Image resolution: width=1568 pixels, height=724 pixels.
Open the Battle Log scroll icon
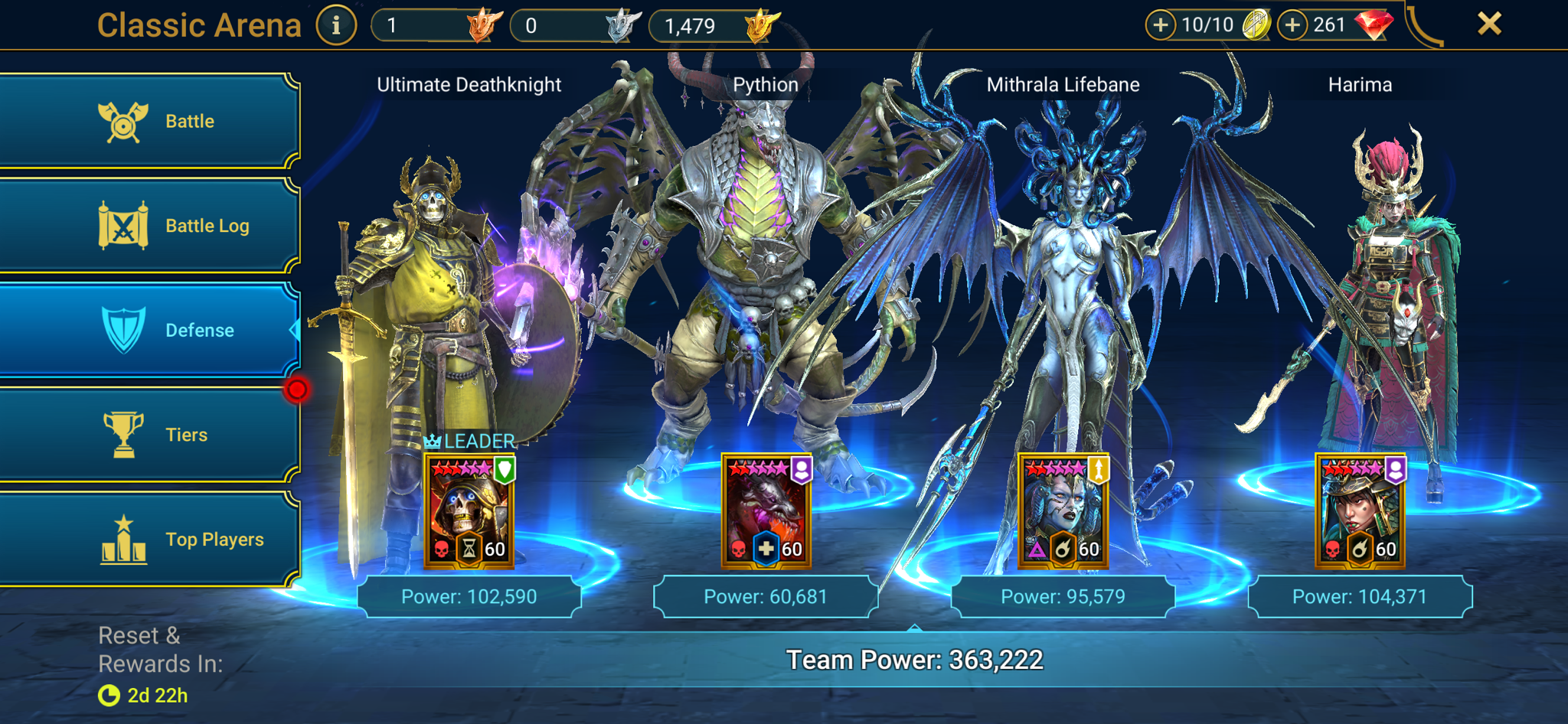[125, 224]
